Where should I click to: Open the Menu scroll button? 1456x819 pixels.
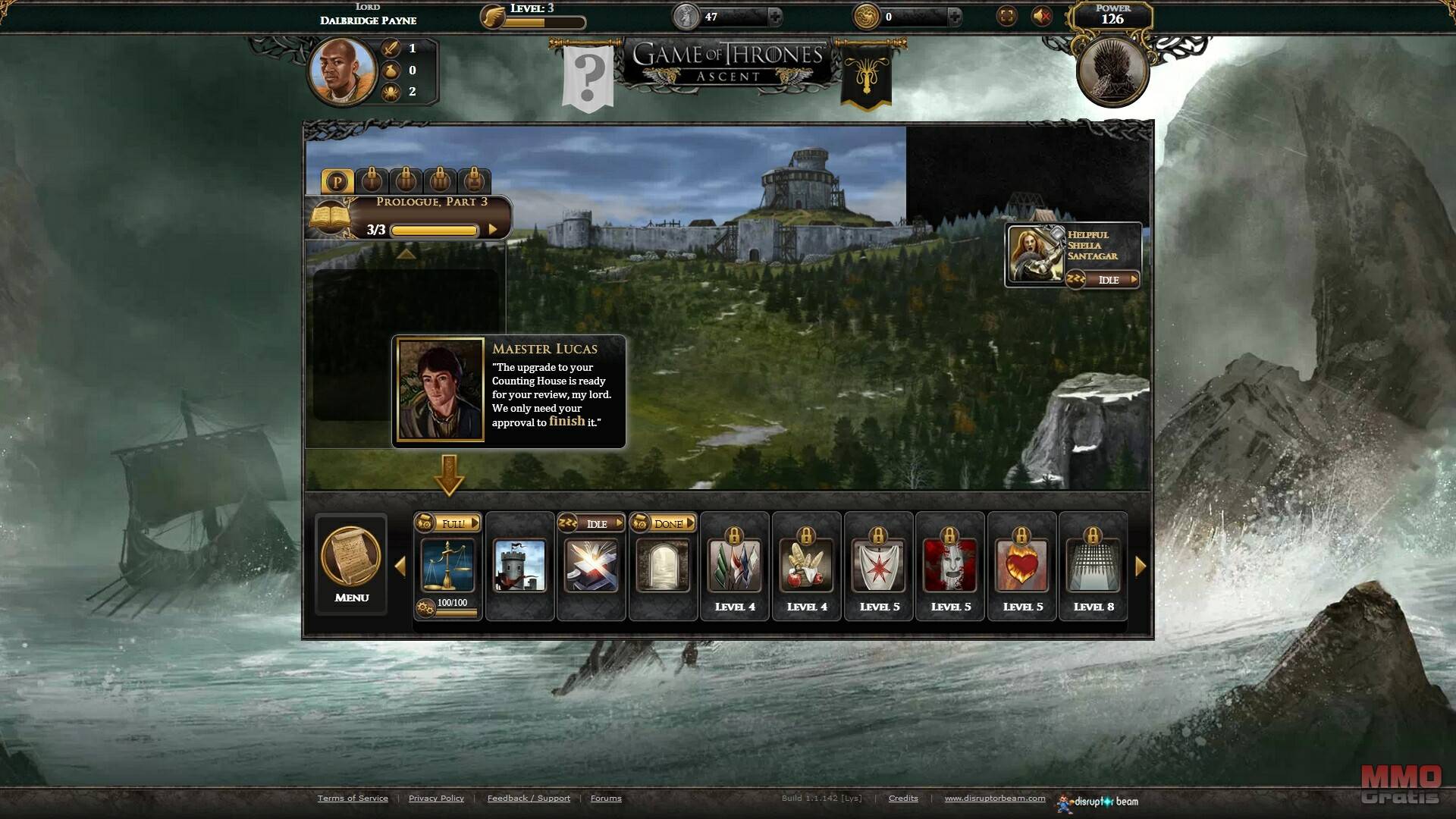pos(351,563)
